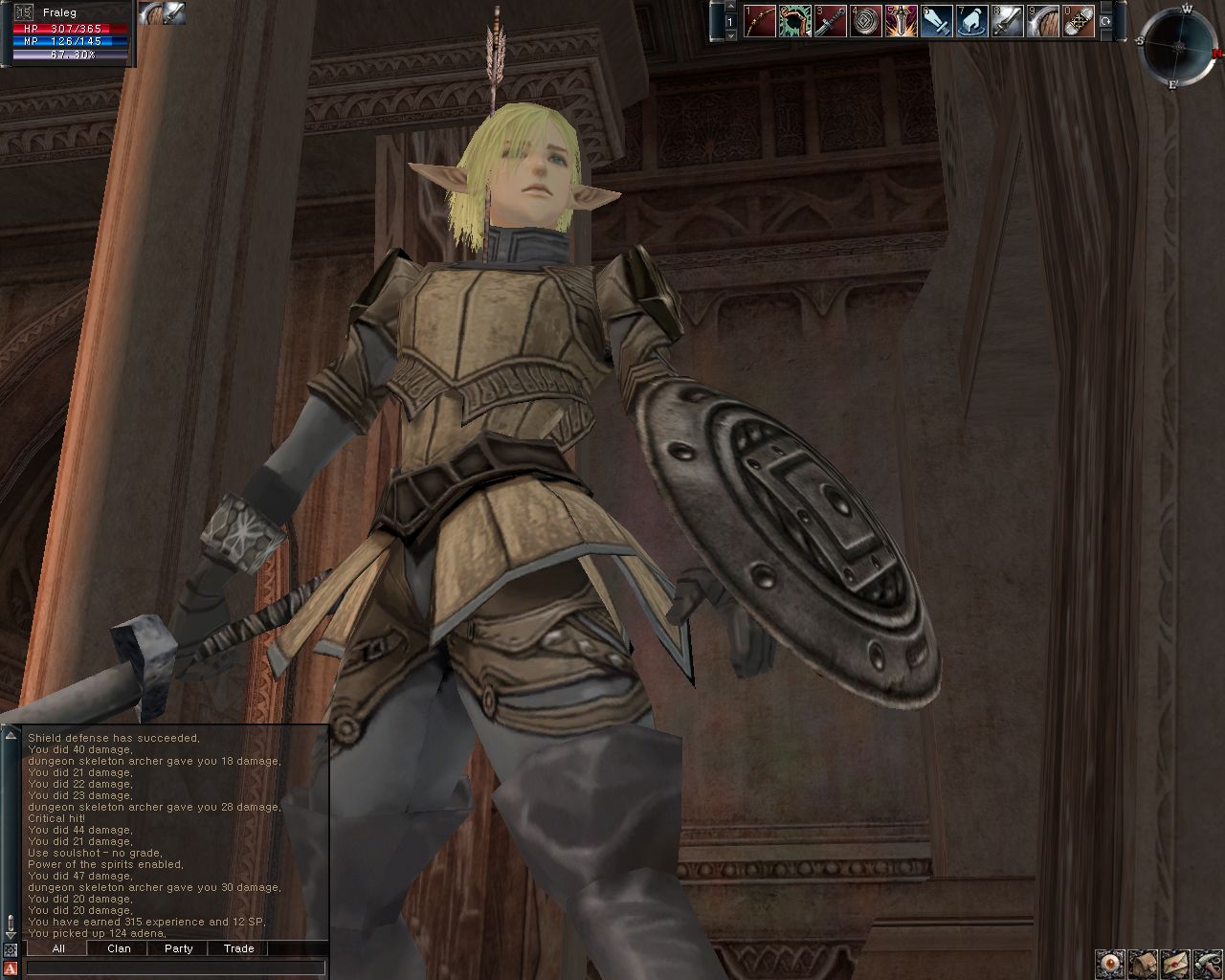Click the compass radar

tap(1176, 46)
